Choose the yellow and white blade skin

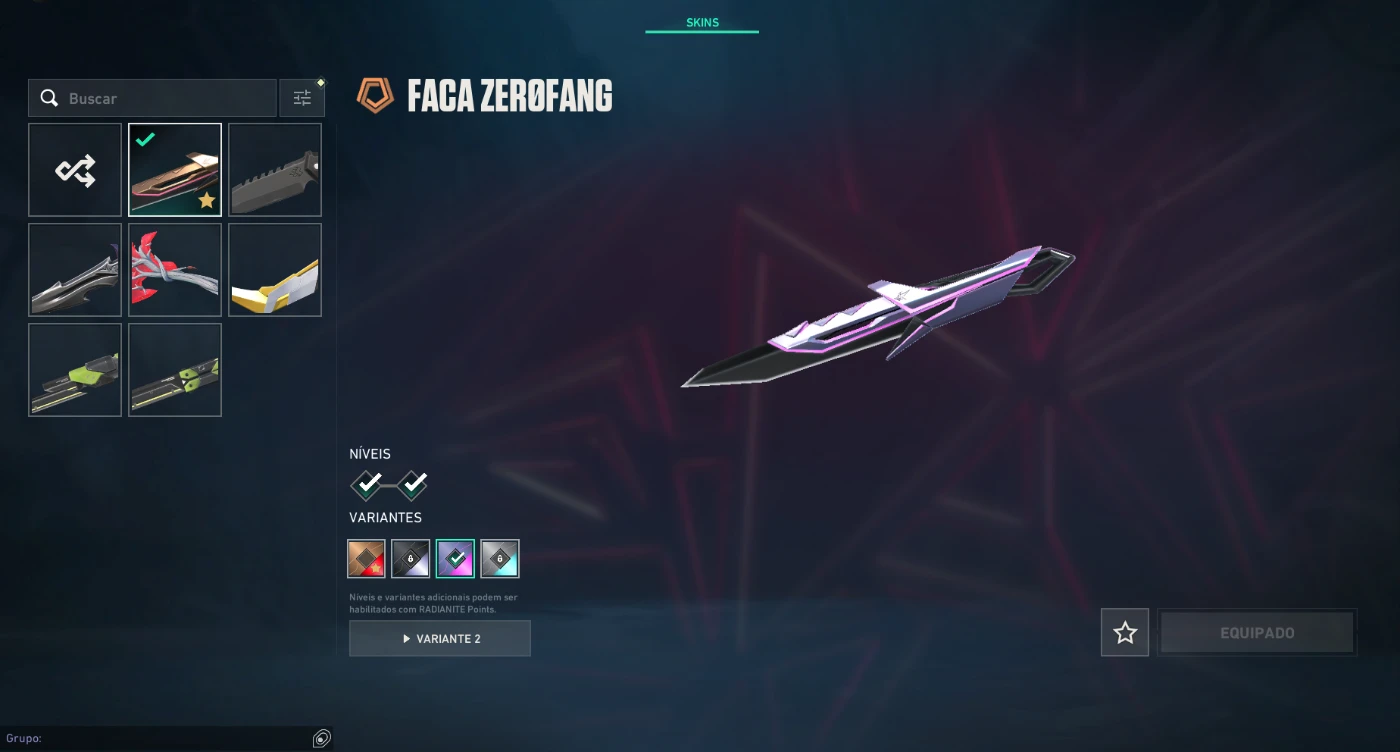tap(275, 270)
